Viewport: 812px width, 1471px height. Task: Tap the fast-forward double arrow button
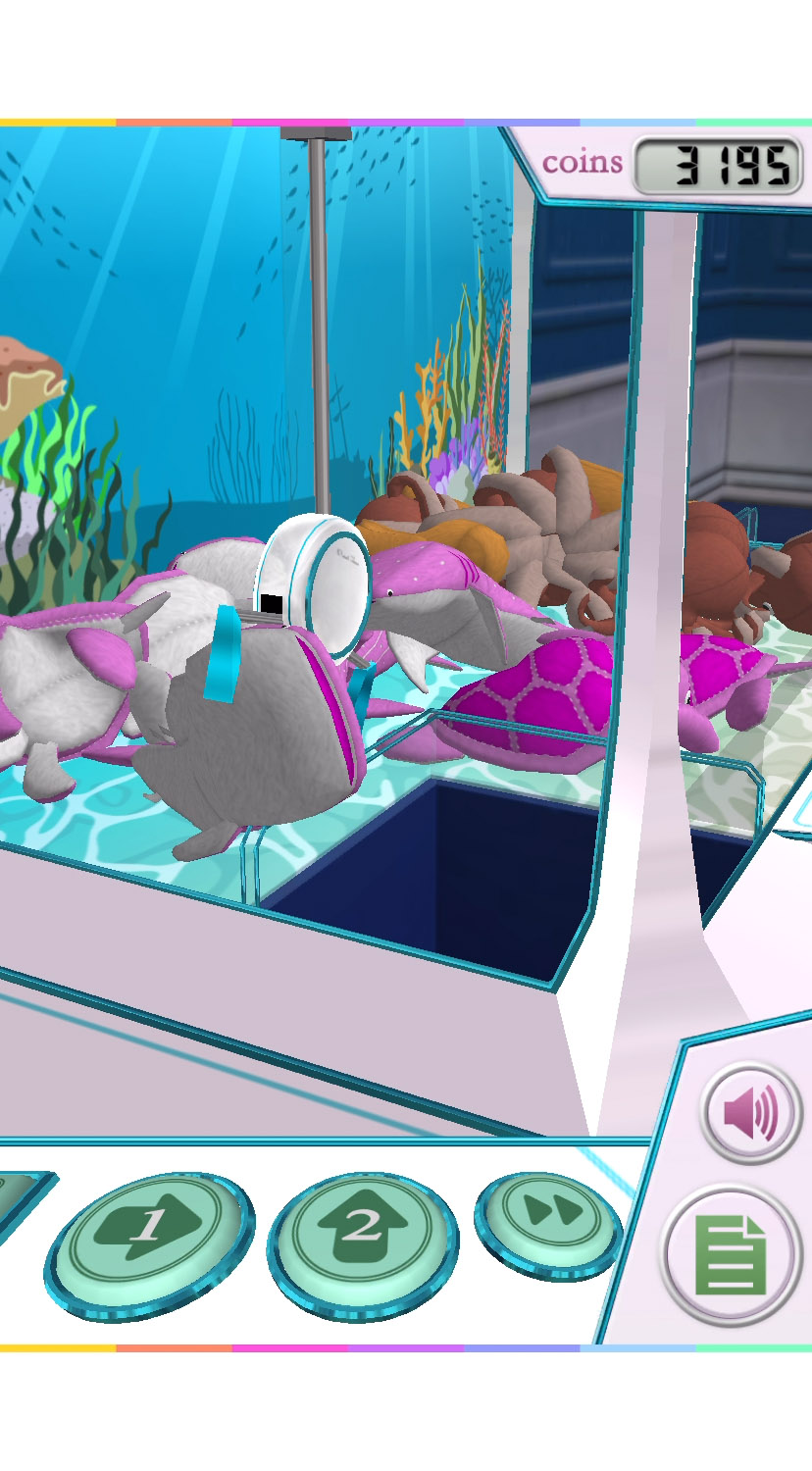547,1214
